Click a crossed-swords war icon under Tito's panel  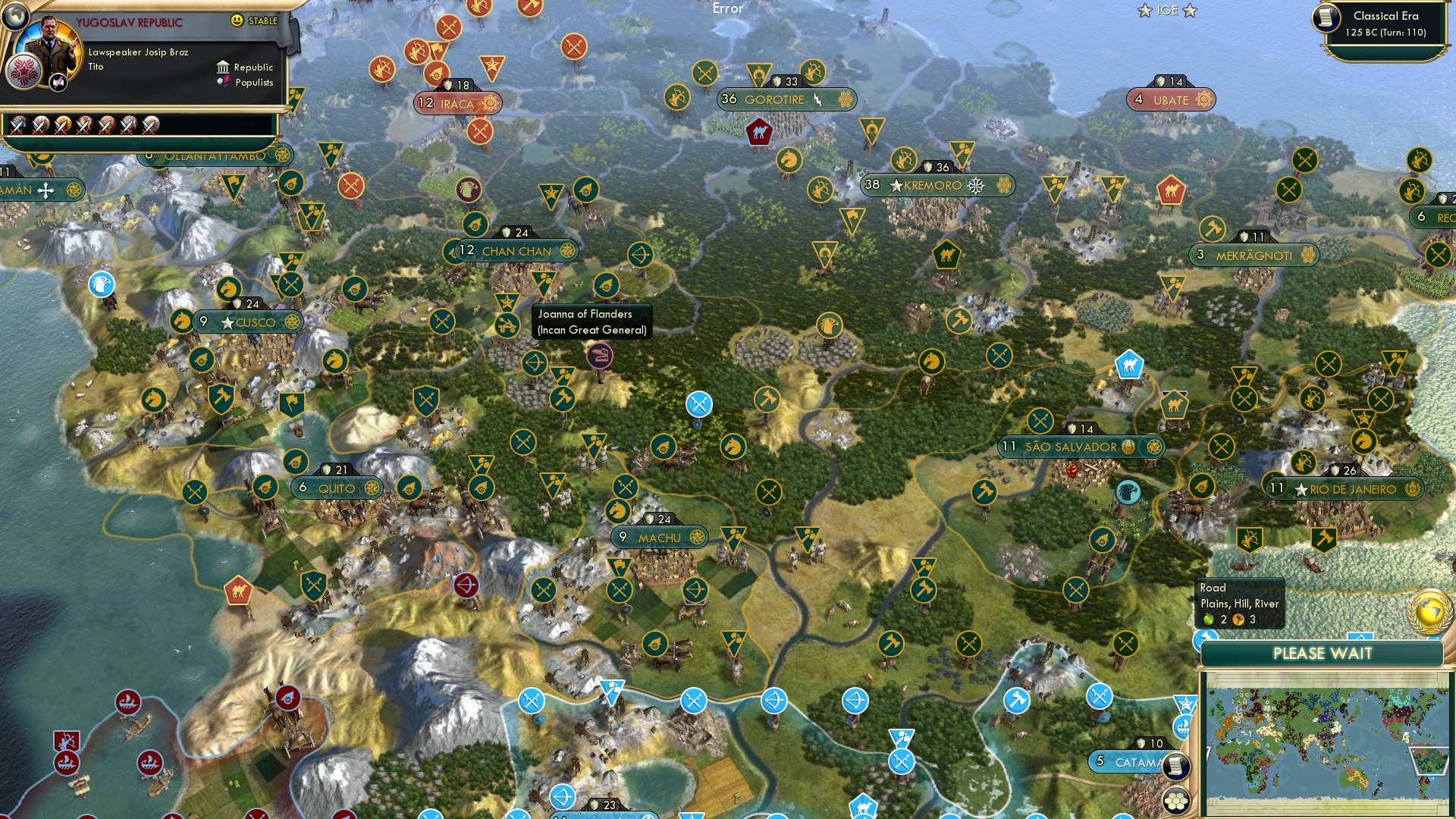(19, 126)
